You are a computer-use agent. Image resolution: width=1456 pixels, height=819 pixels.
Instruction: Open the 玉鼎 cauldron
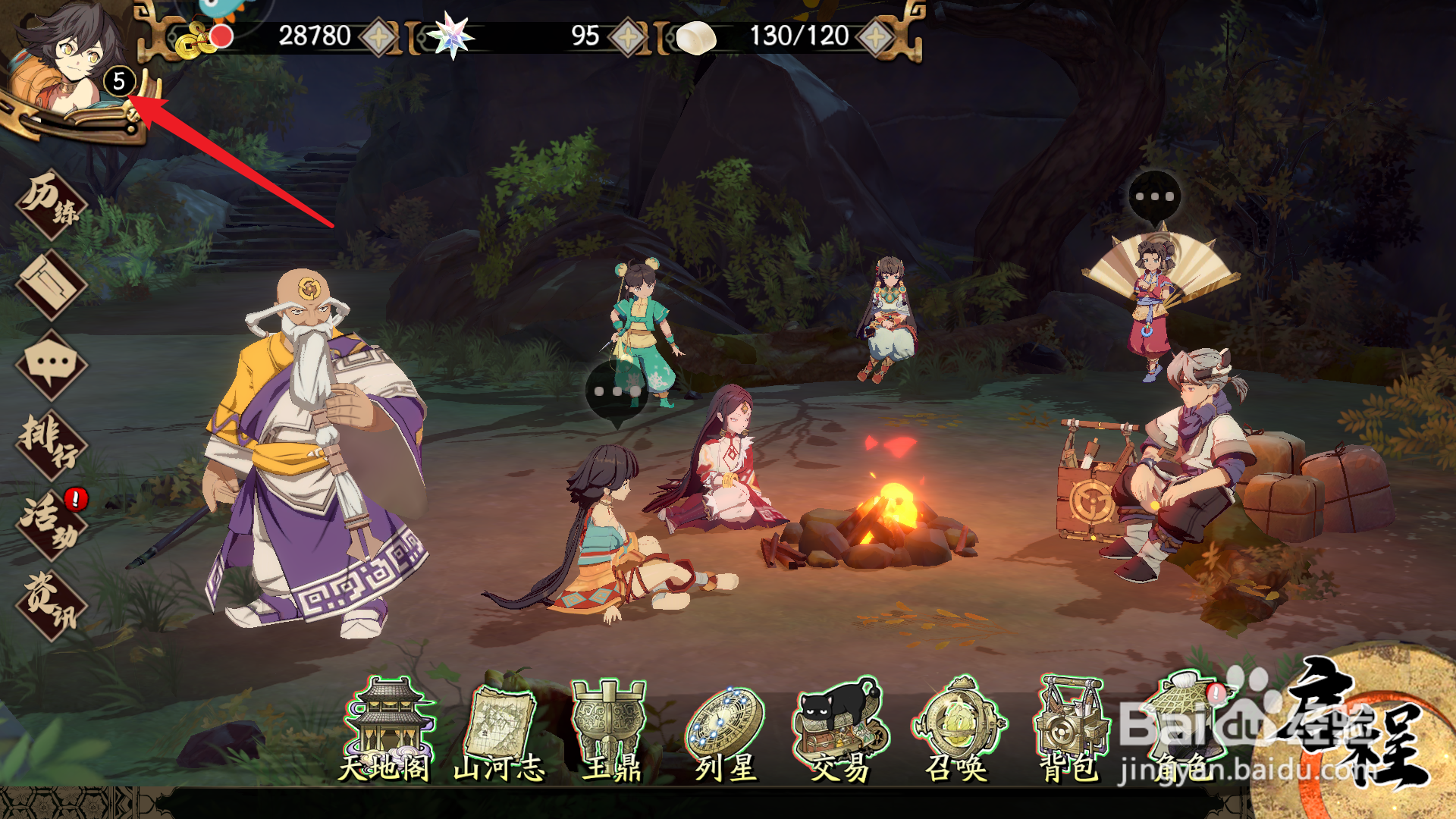pyautogui.click(x=611, y=730)
